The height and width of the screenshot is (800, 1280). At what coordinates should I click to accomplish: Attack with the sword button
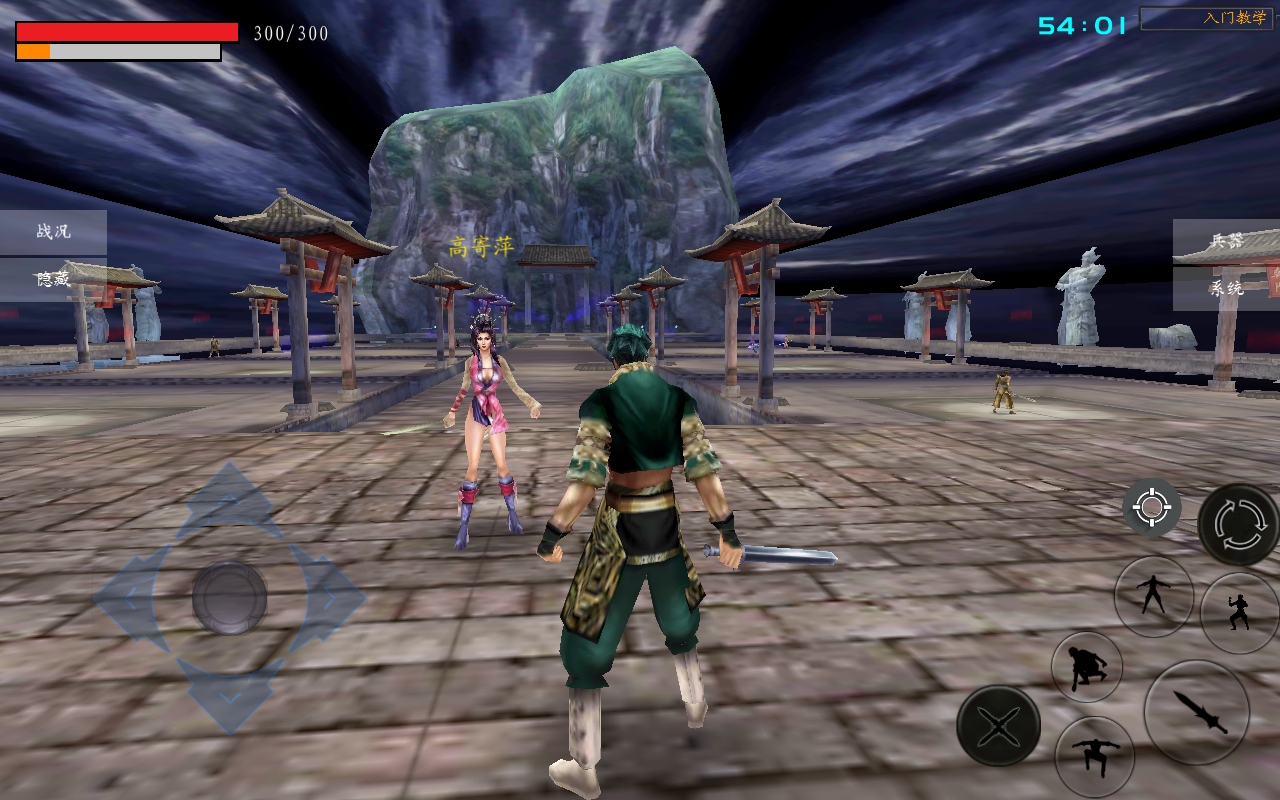tap(1196, 712)
